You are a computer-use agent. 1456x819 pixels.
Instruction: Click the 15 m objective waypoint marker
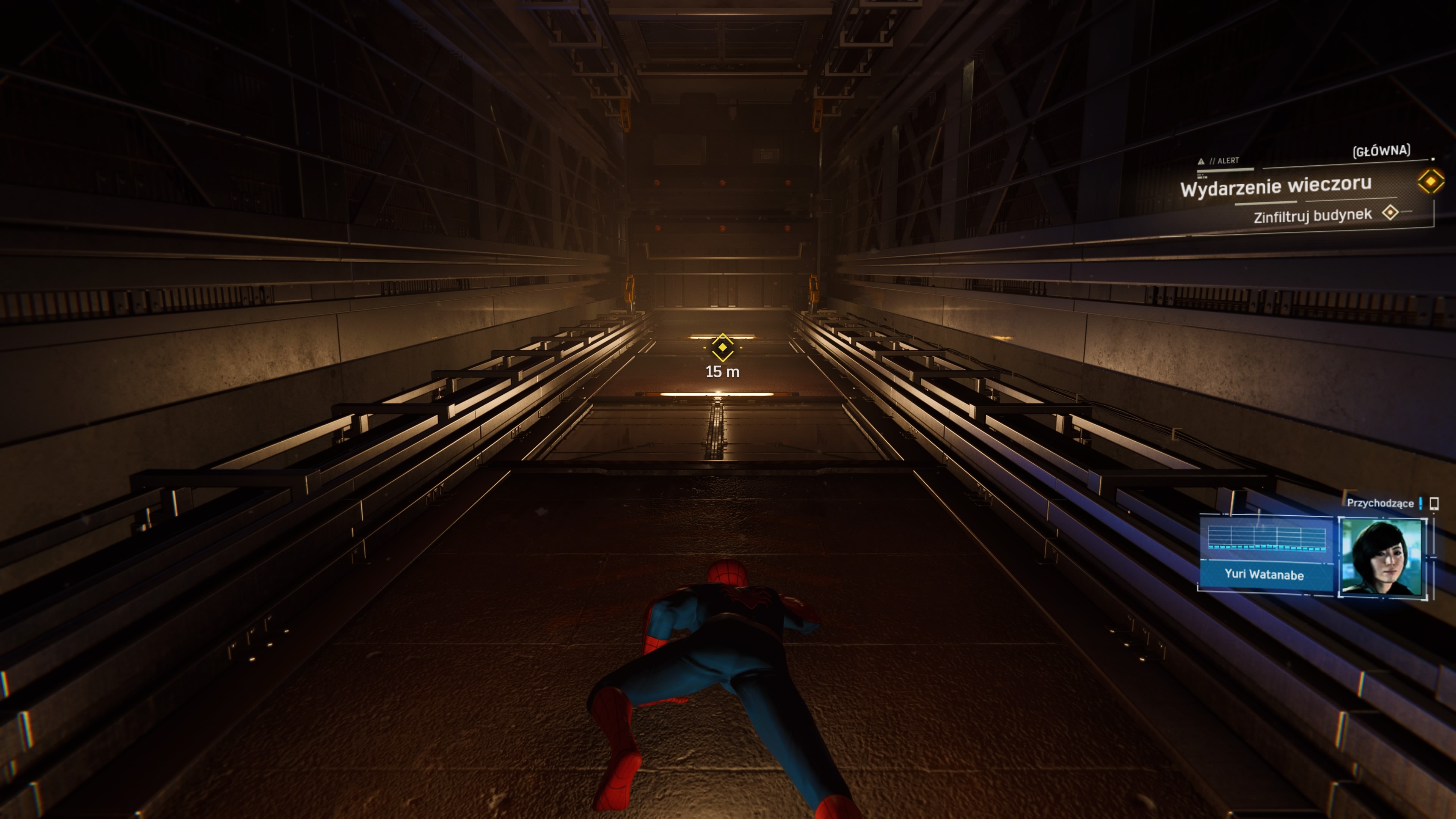[722, 347]
